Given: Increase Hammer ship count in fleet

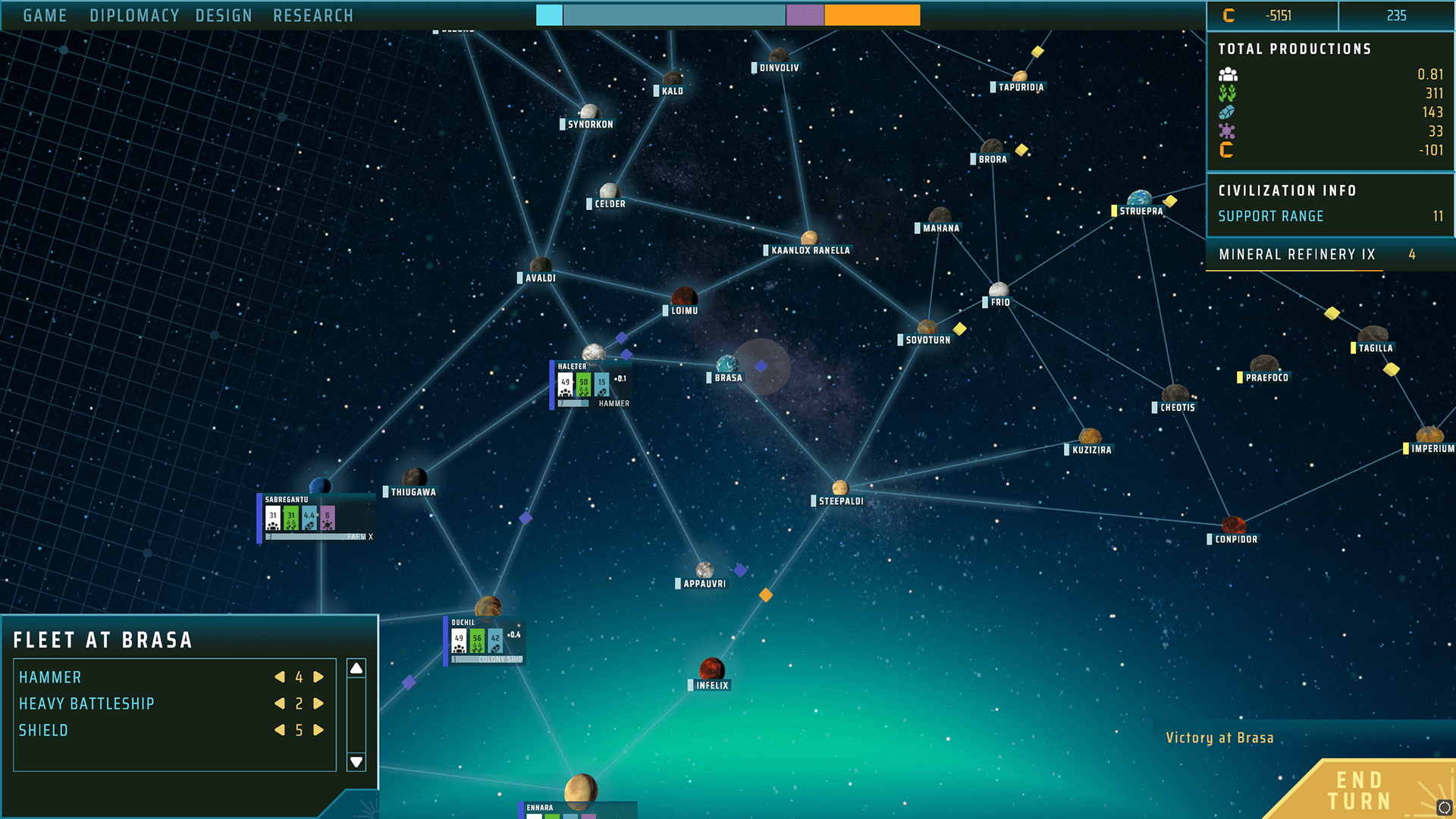Looking at the screenshot, I should [x=318, y=677].
